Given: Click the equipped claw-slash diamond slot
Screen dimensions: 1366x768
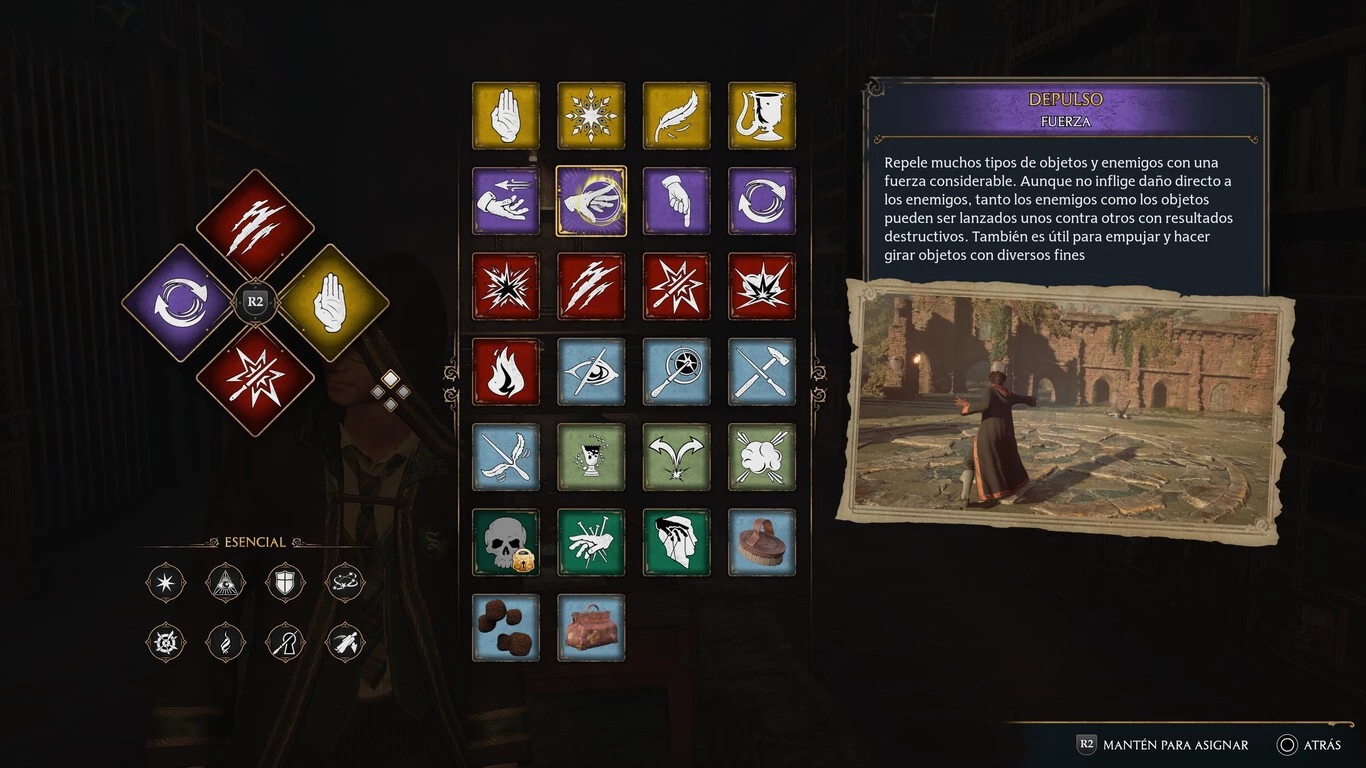Looking at the screenshot, I should 255,228.
